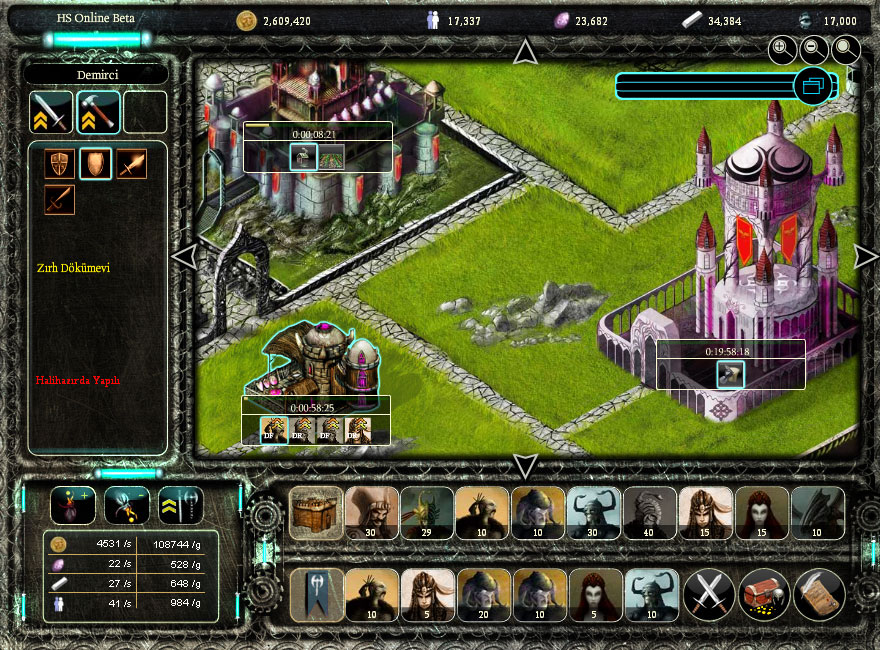Select the hammer upgrade tab in Demirci
Viewport: 880px width, 650px height.
tap(98, 112)
